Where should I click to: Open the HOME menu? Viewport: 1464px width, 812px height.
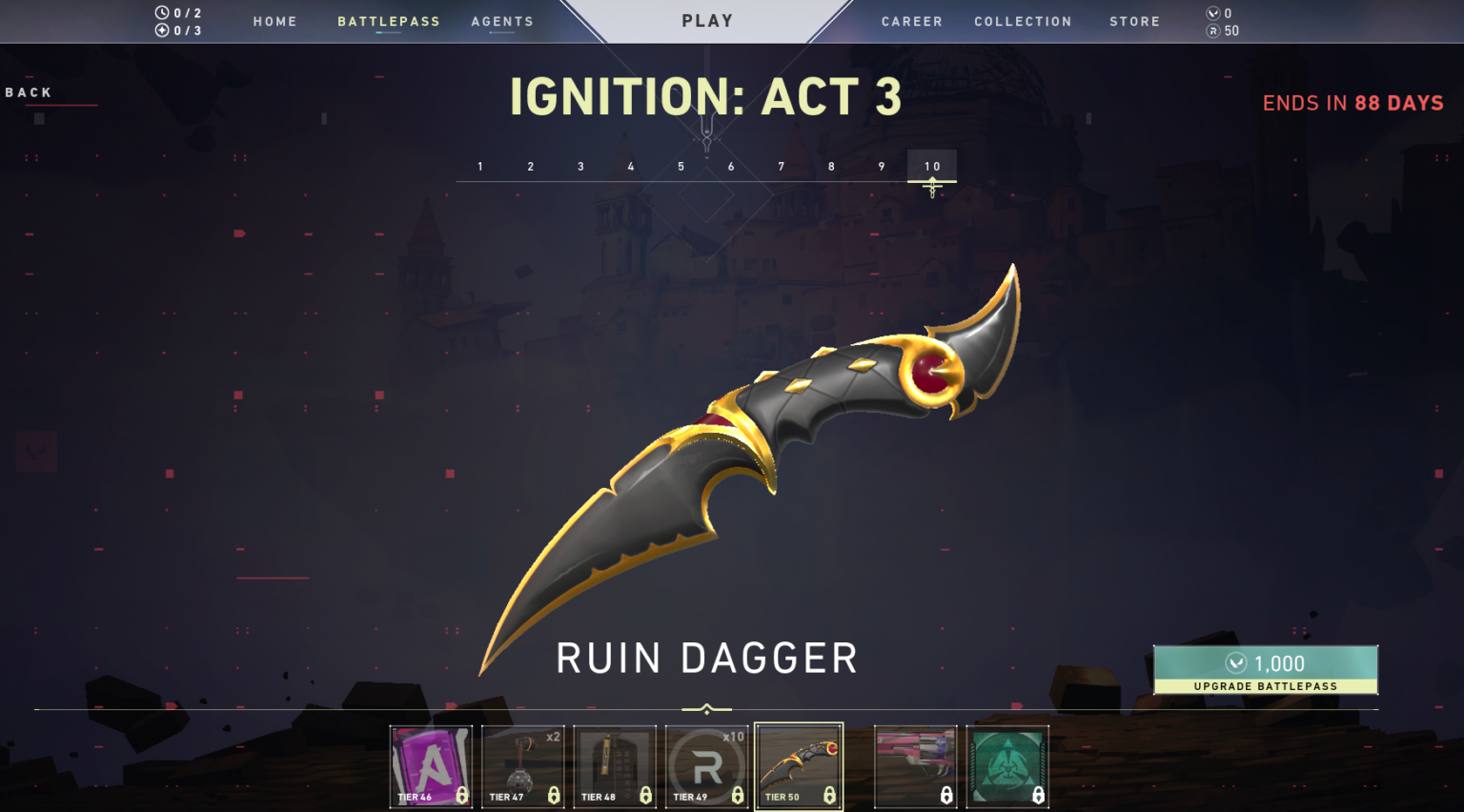(274, 21)
